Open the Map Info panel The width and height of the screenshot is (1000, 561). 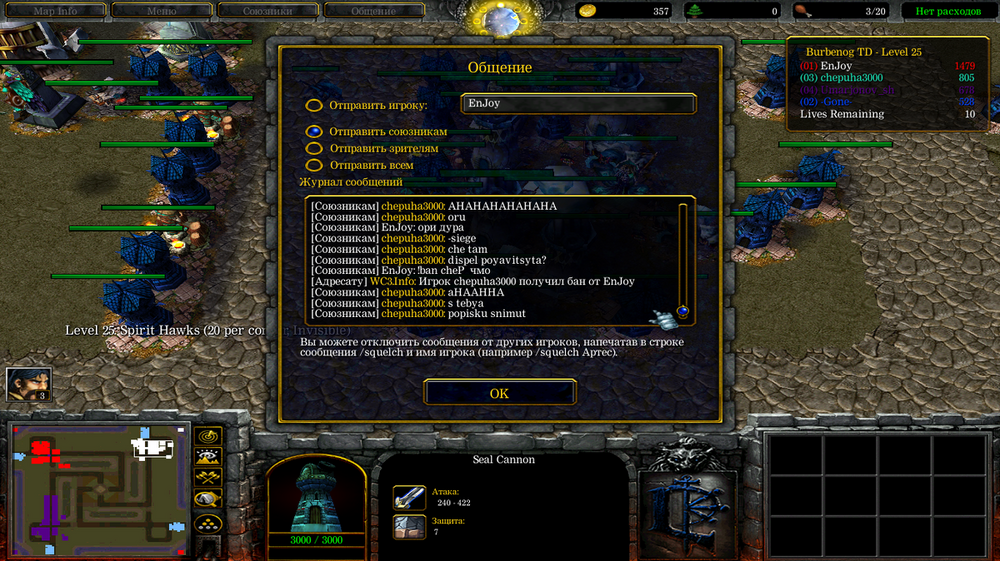point(55,11)
